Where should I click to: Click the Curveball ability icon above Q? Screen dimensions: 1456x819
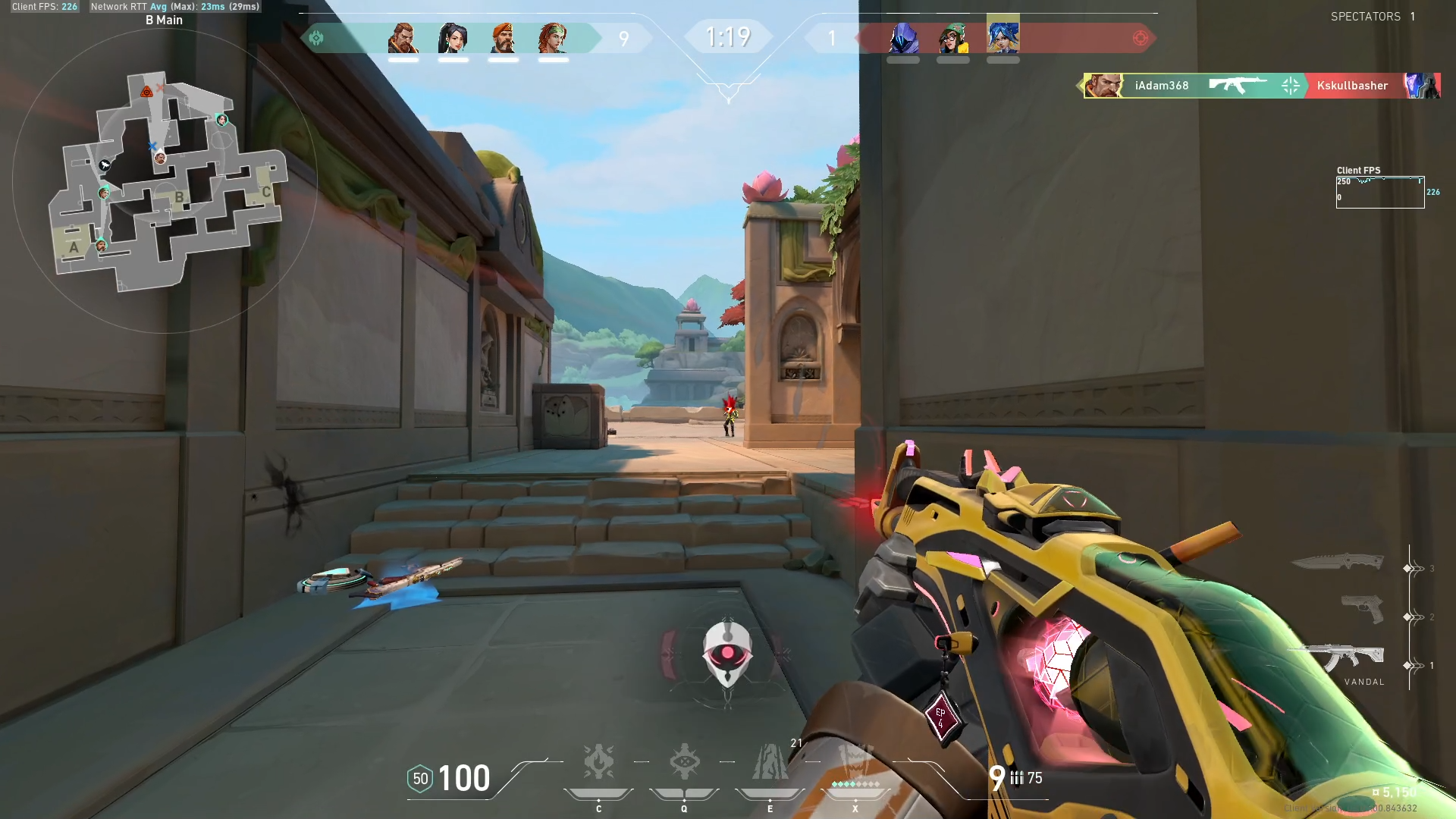coord(683,762)
